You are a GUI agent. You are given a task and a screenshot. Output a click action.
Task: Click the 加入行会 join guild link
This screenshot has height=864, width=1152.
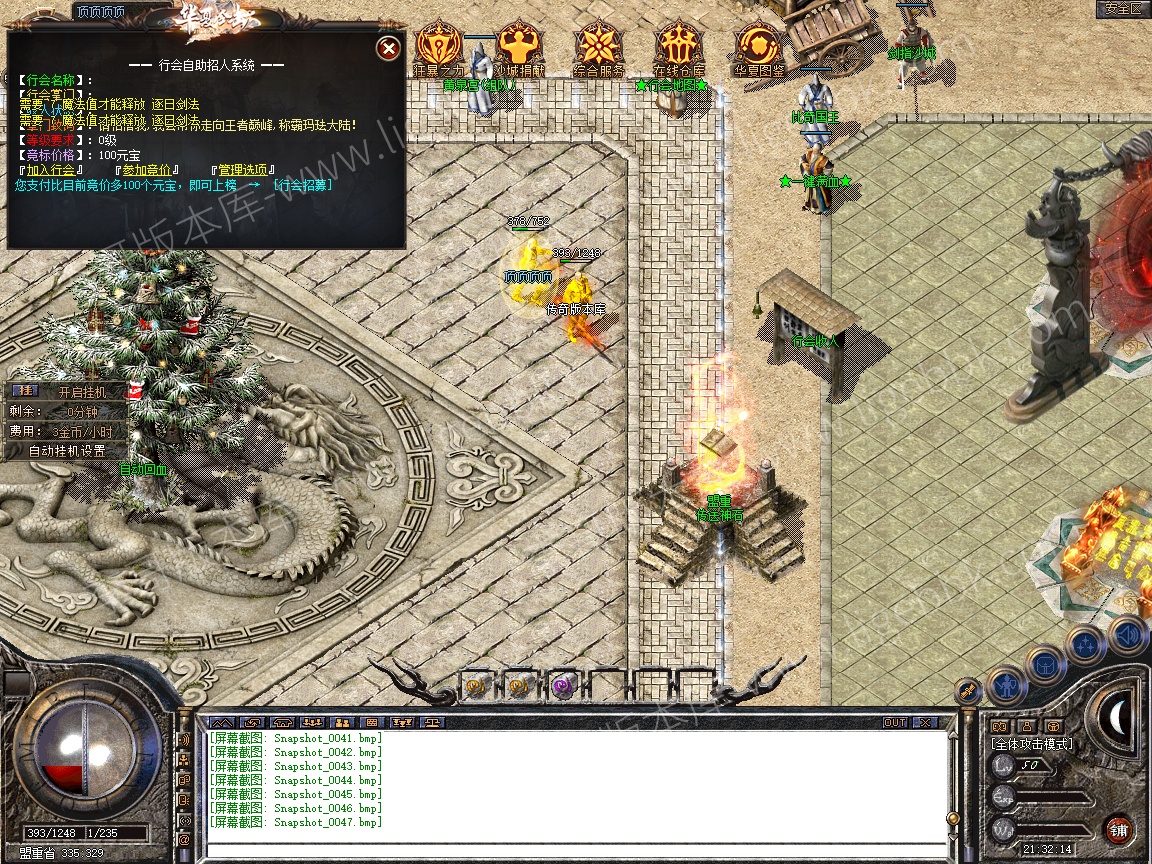pyautogui.click(x=51, y=170)
